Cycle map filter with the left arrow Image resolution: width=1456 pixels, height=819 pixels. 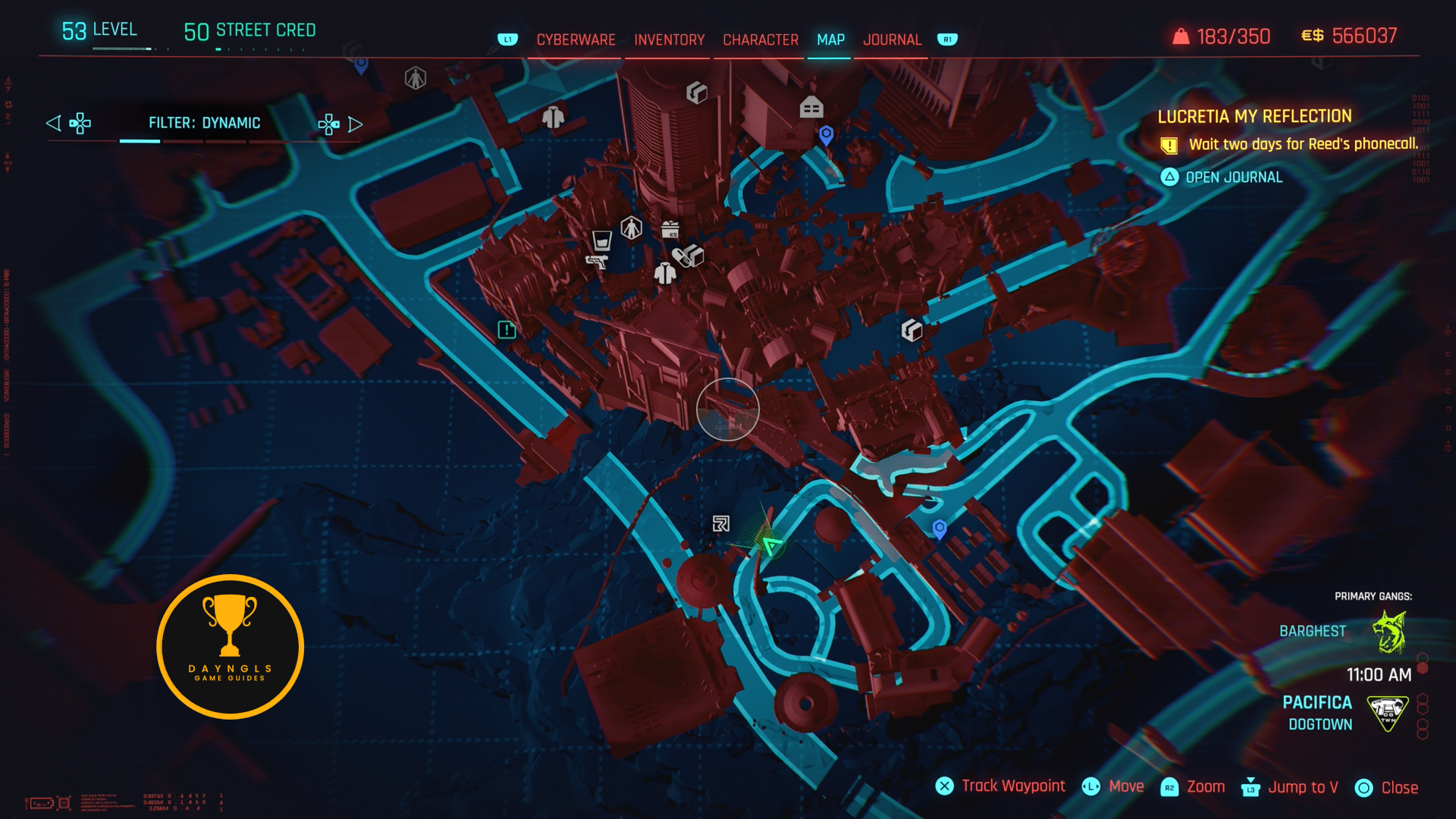tap(54, 123)
